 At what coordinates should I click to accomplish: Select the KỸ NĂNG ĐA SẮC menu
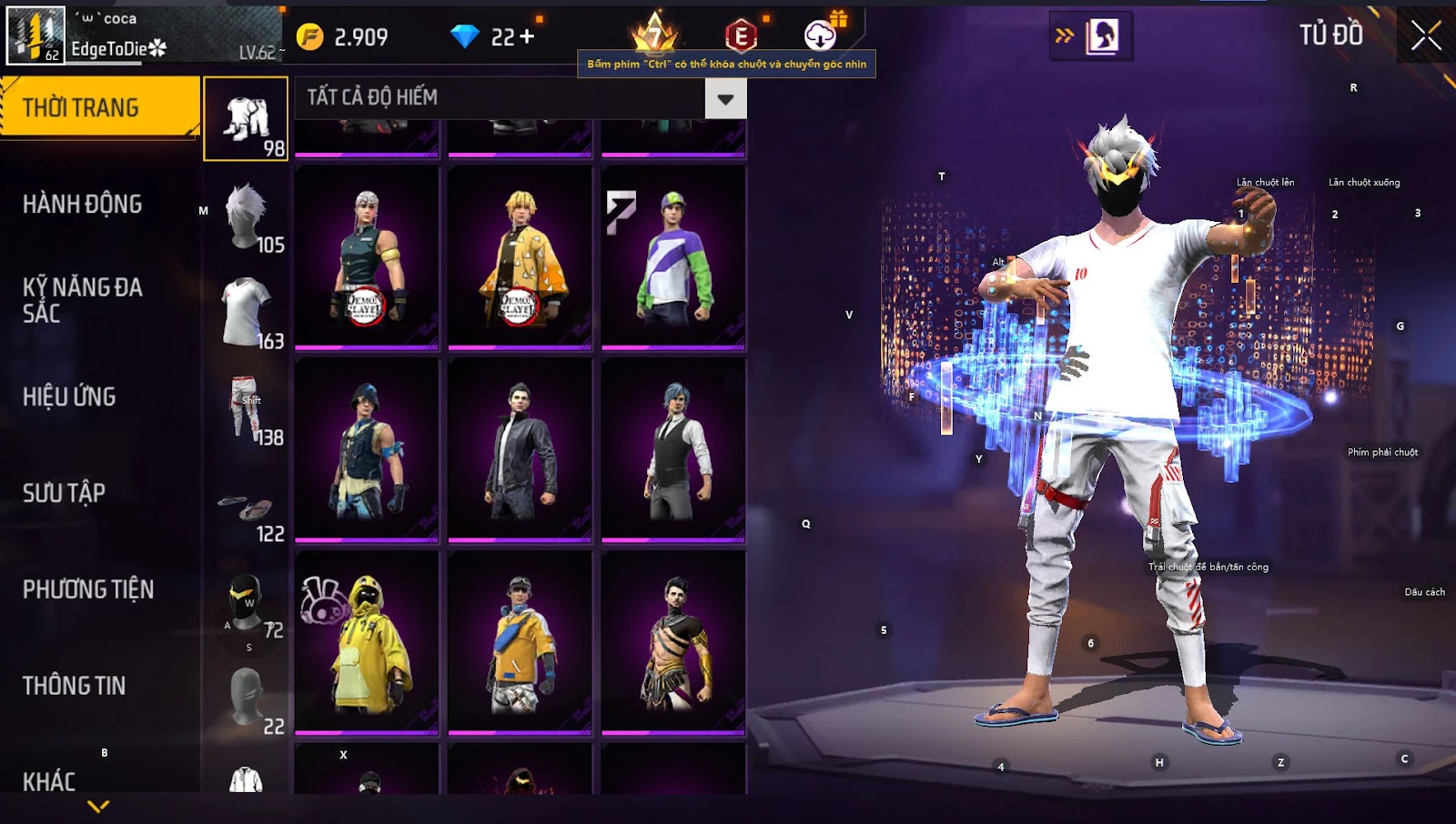[82, 300]
